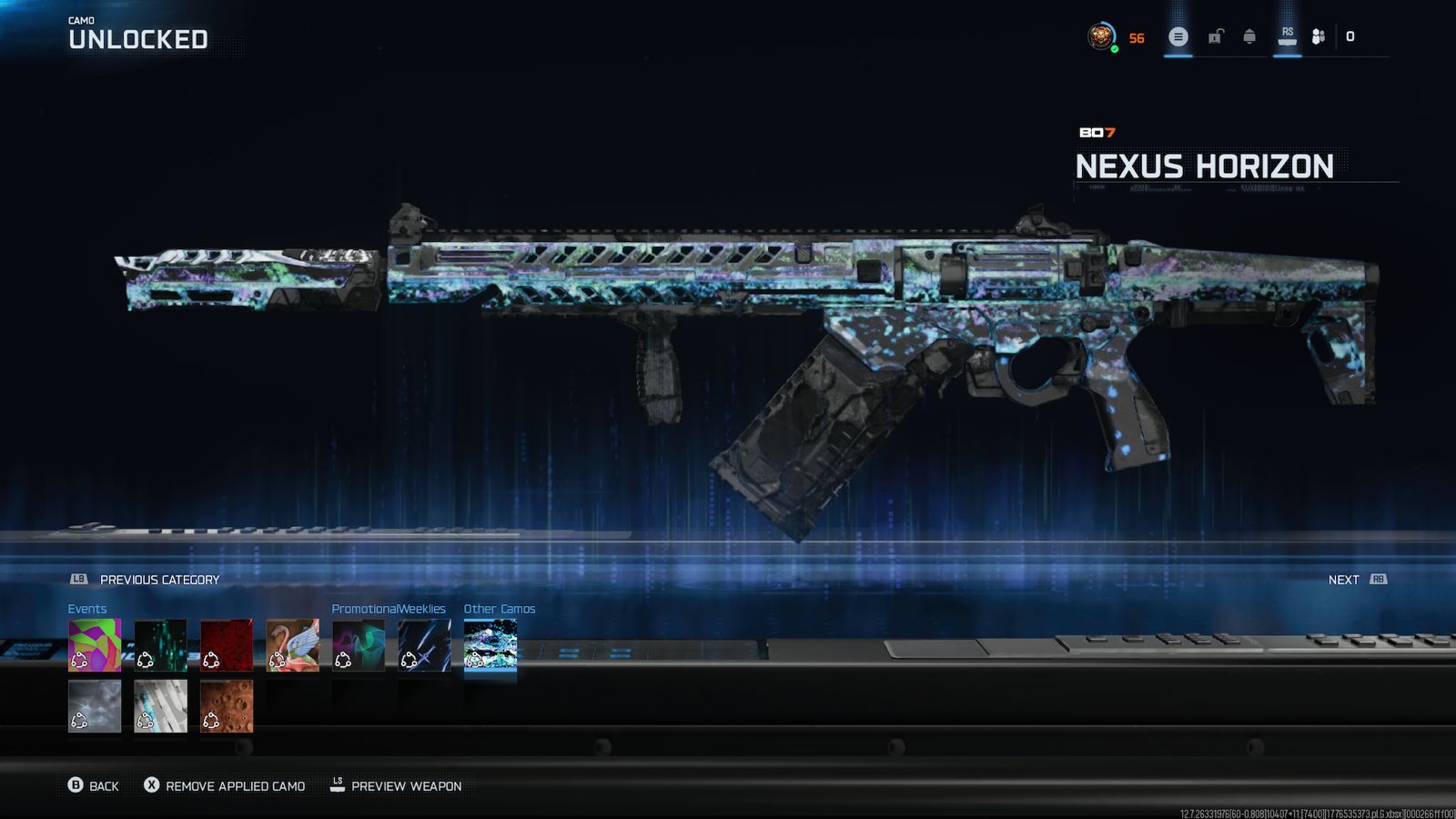Choose the dark blue slash-streak camo

(x=424, y=645)
